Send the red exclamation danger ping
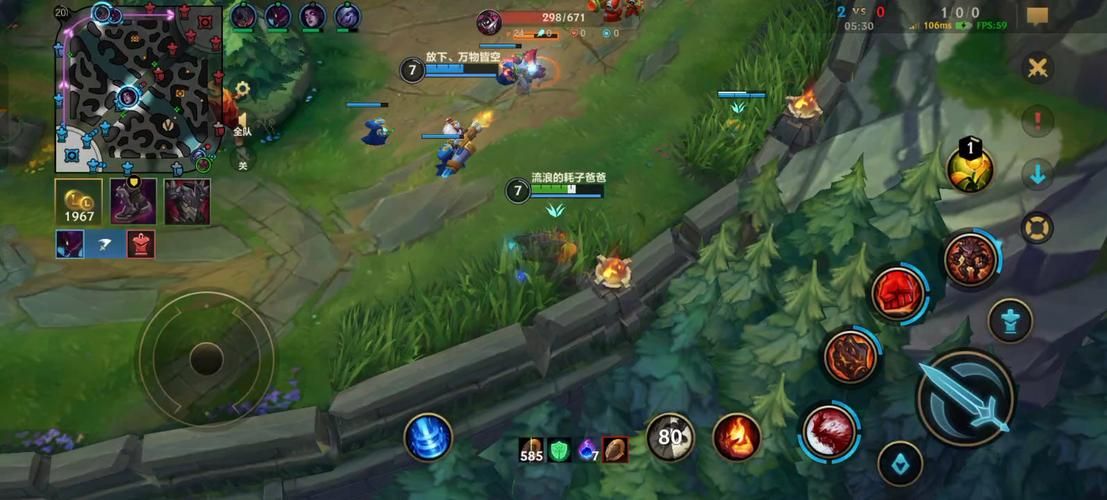1107x500 pixels. click(x=1038, y=121)
